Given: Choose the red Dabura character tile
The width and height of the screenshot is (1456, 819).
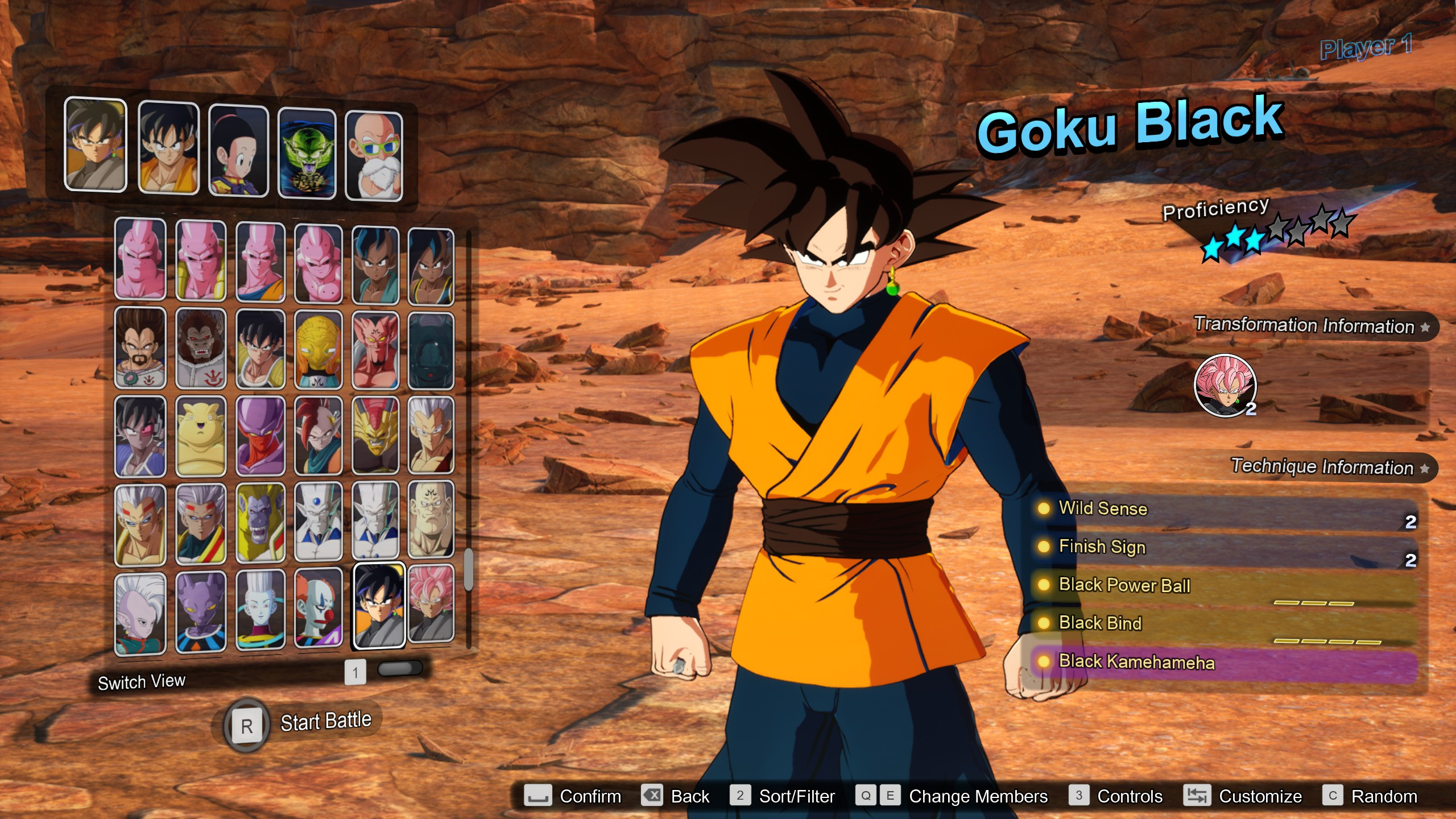Looking at the screenshot, I should click(x=375, y=349).
